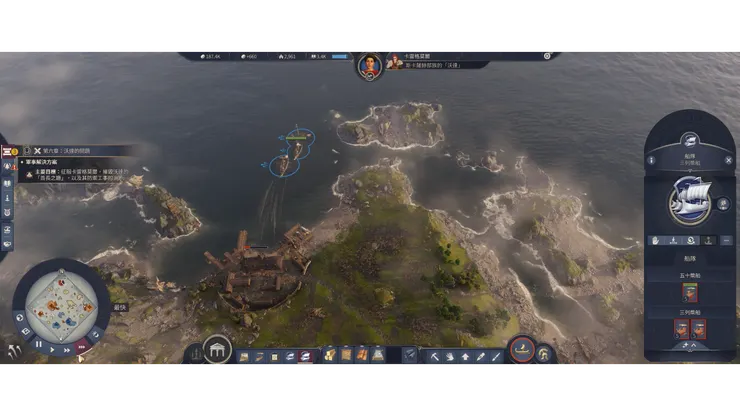Viewport: 740px width, 416px height.
Task: Select the pickaxe tool
Action: pyautogui.click(x=435, y=355)
